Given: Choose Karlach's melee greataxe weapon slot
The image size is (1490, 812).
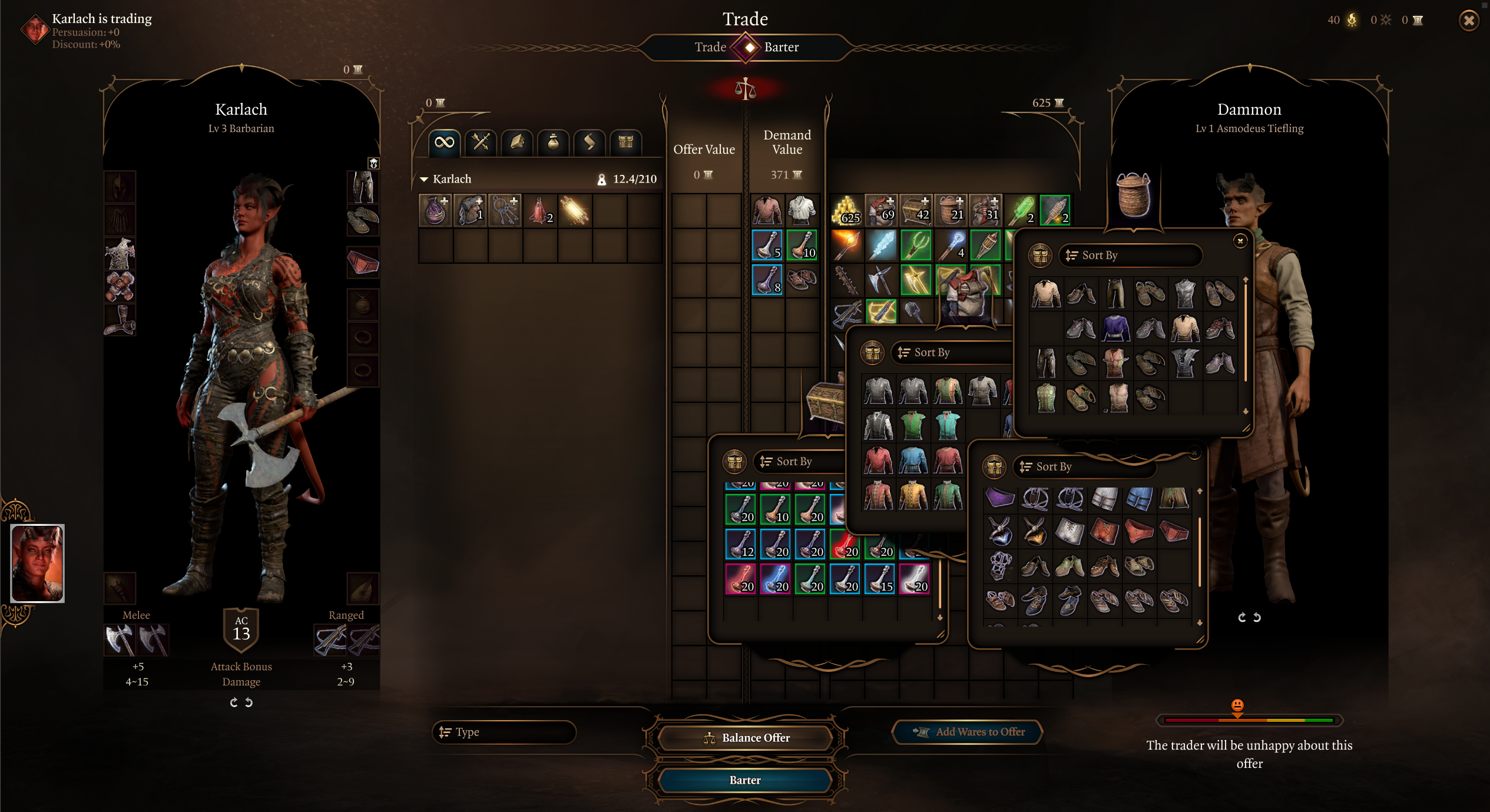Looking at the screenshot, I should [x=120, y=639].
